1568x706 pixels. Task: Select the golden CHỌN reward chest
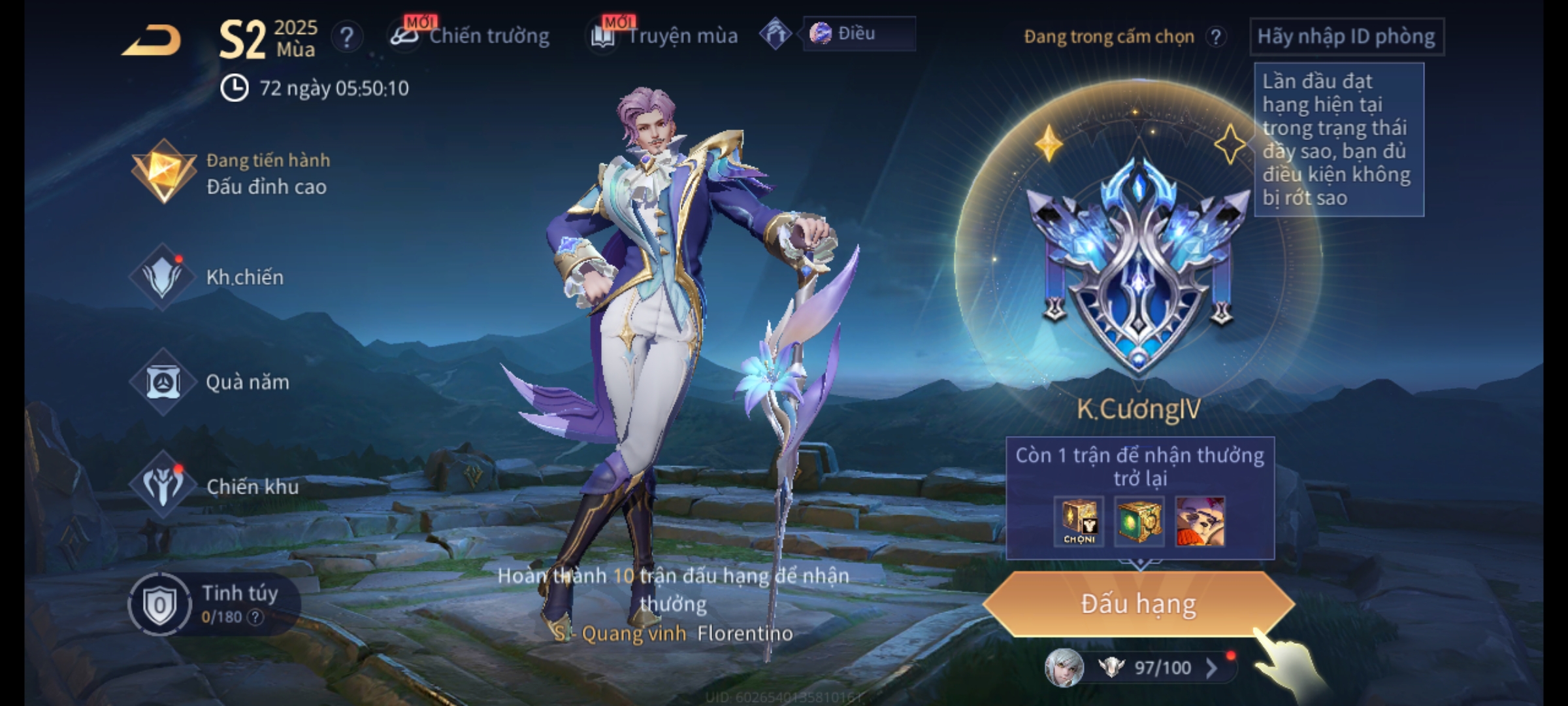[x=1079, y=522]
